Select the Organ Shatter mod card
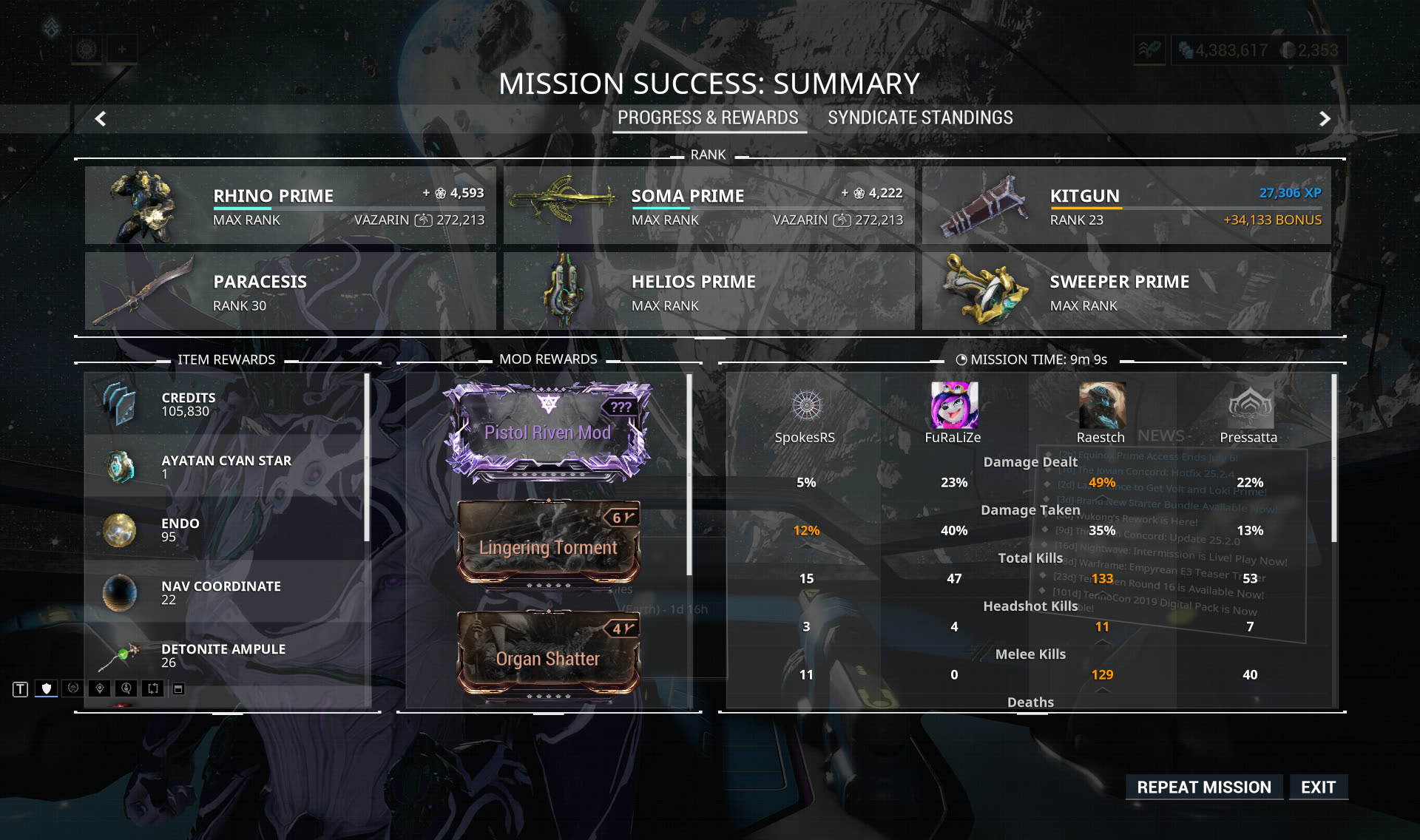This screenshot has height=840, width=1420. (x=548, y=656)
